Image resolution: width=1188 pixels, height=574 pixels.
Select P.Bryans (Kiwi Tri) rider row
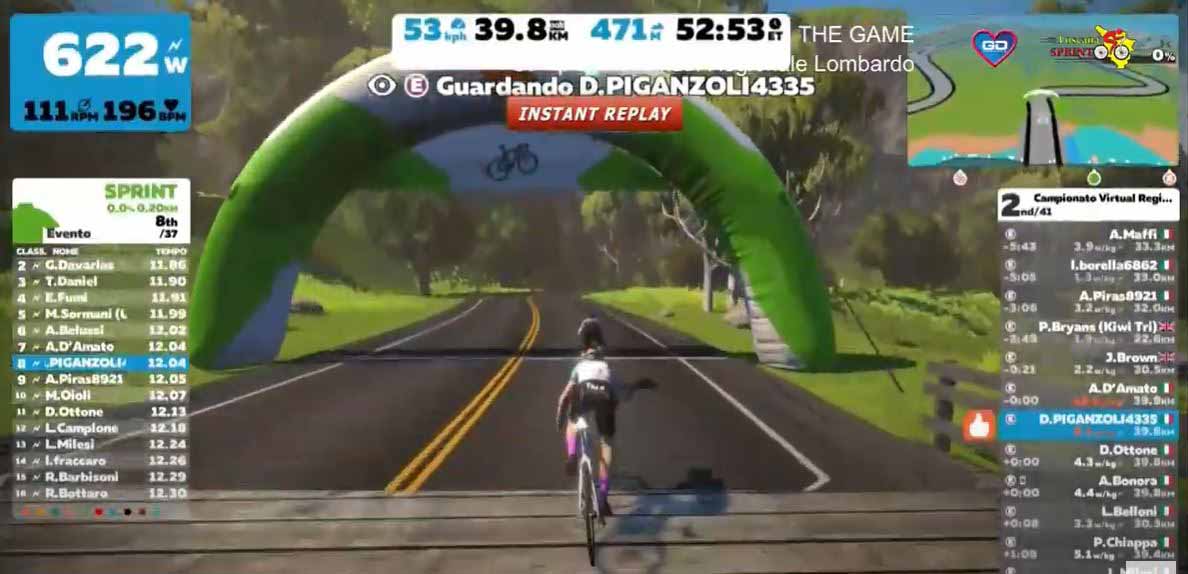1088,333
